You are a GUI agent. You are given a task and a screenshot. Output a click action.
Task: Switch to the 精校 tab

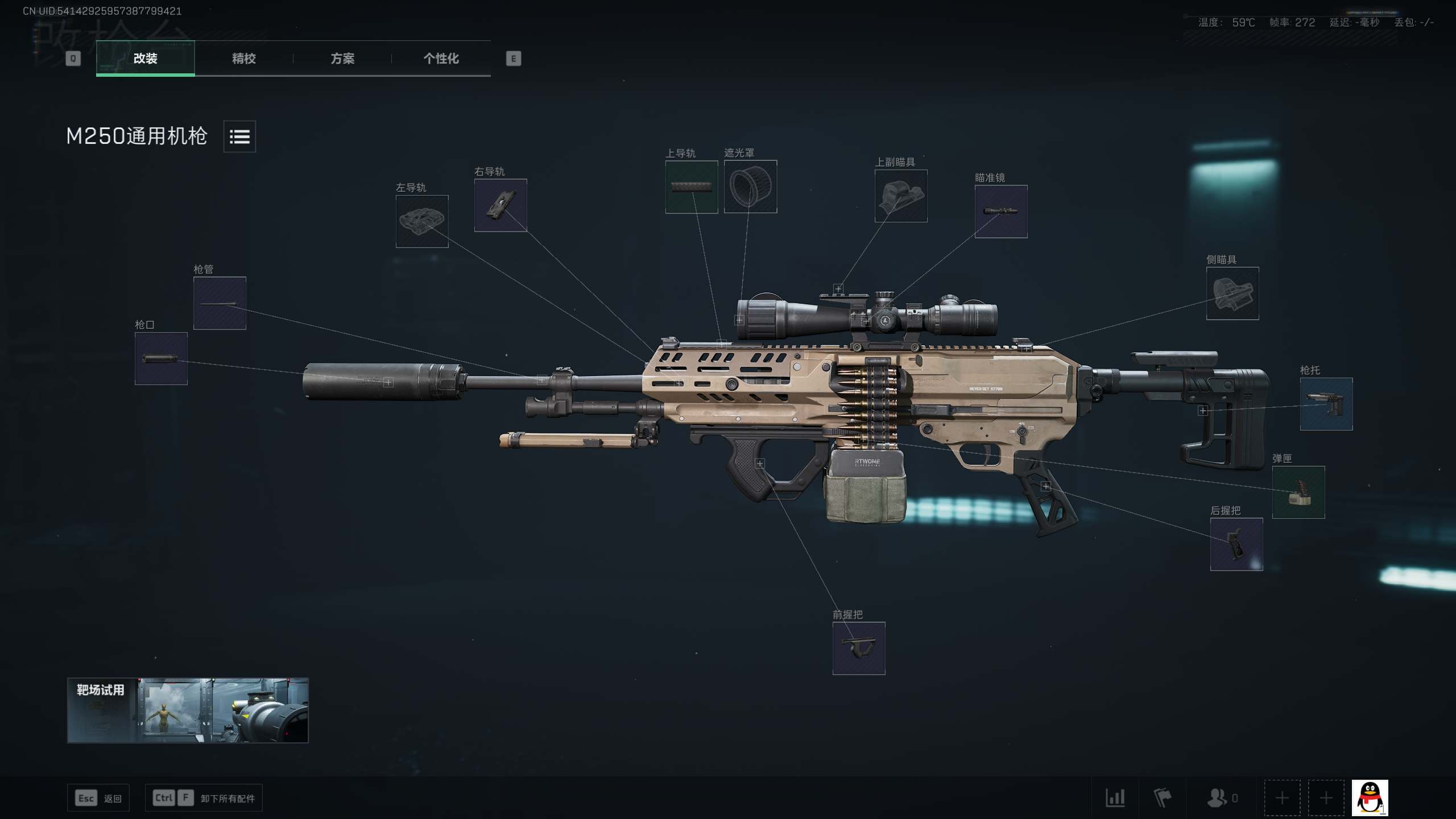click(243, 59)
